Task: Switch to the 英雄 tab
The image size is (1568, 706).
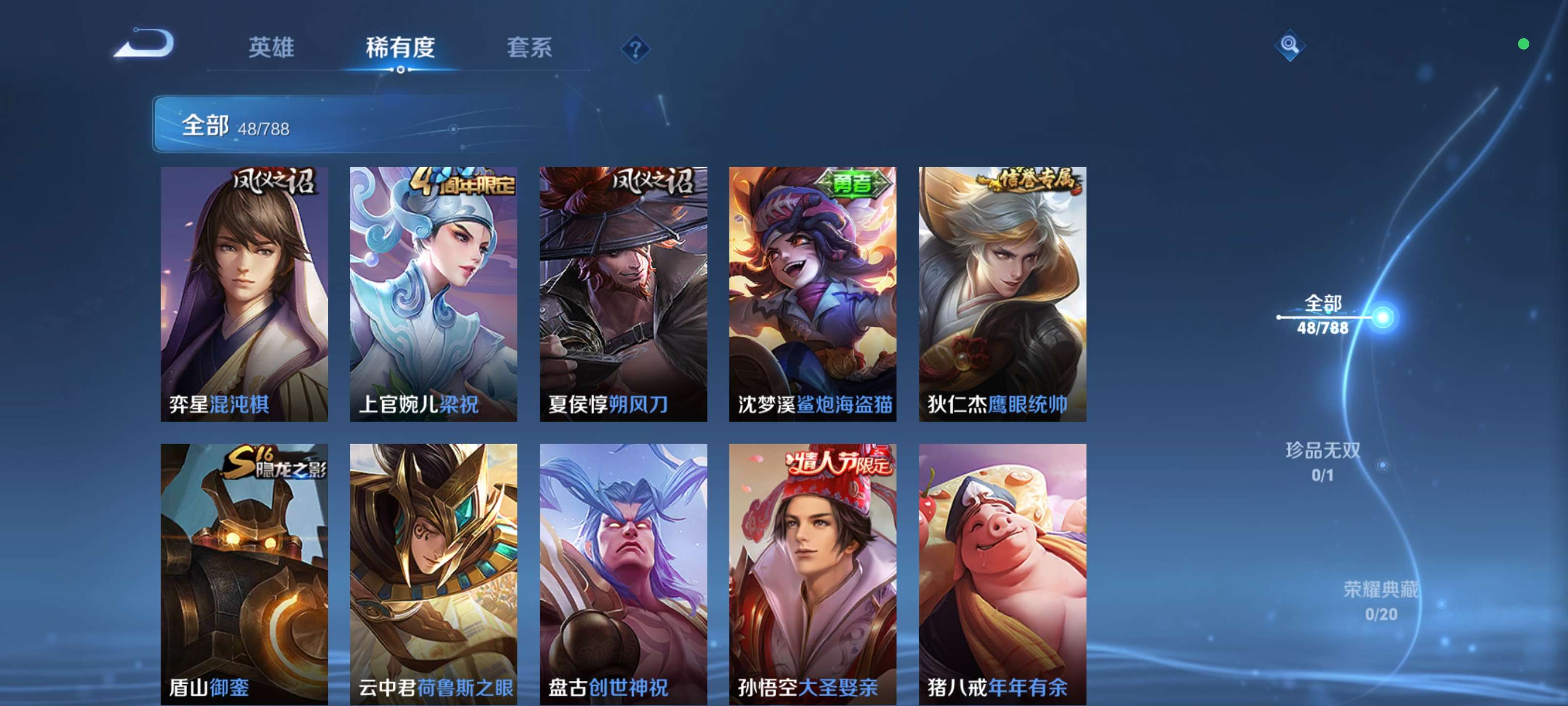Action: tap(271, 50)
